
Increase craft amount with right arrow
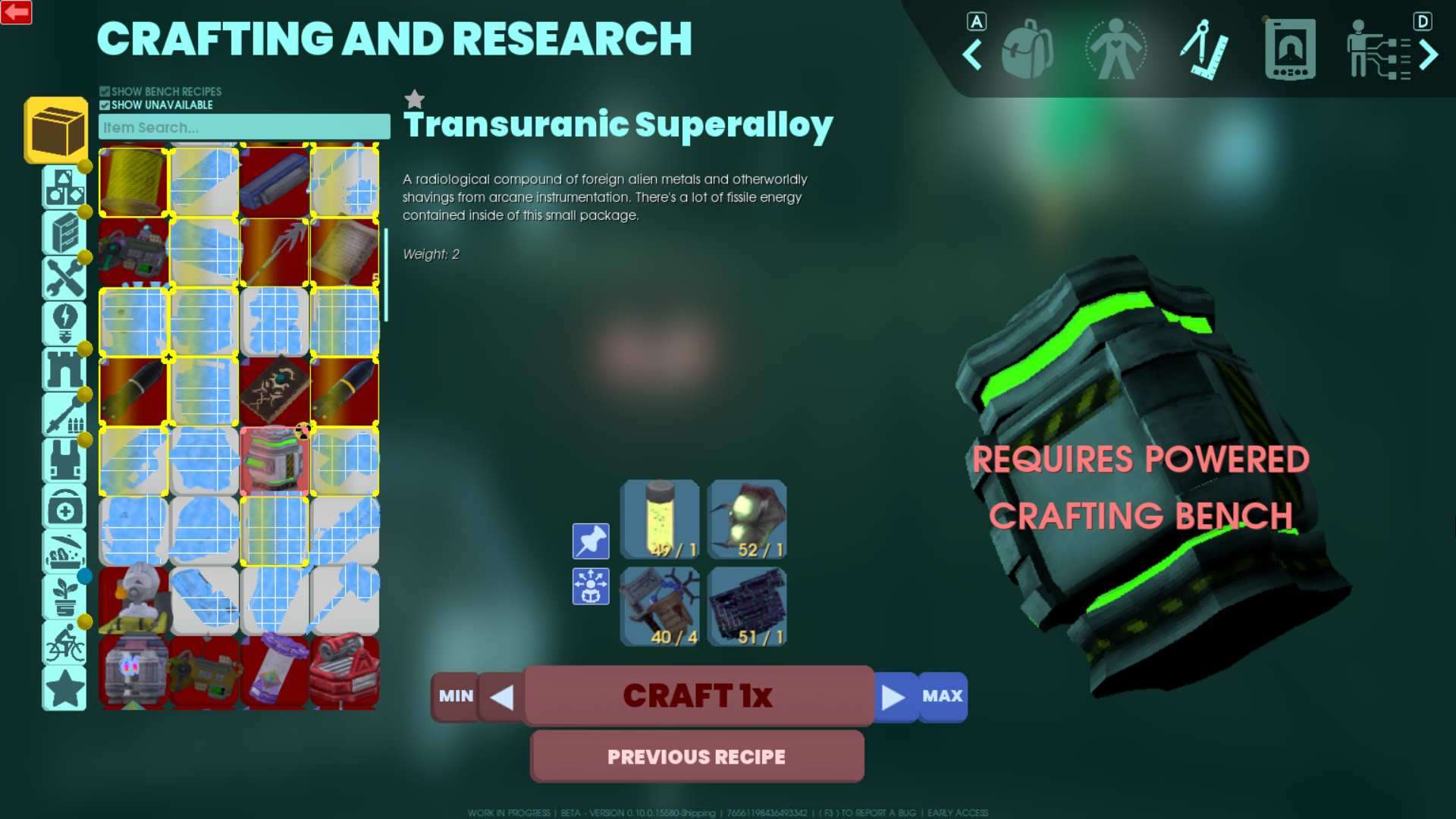[x=893, y=696]
